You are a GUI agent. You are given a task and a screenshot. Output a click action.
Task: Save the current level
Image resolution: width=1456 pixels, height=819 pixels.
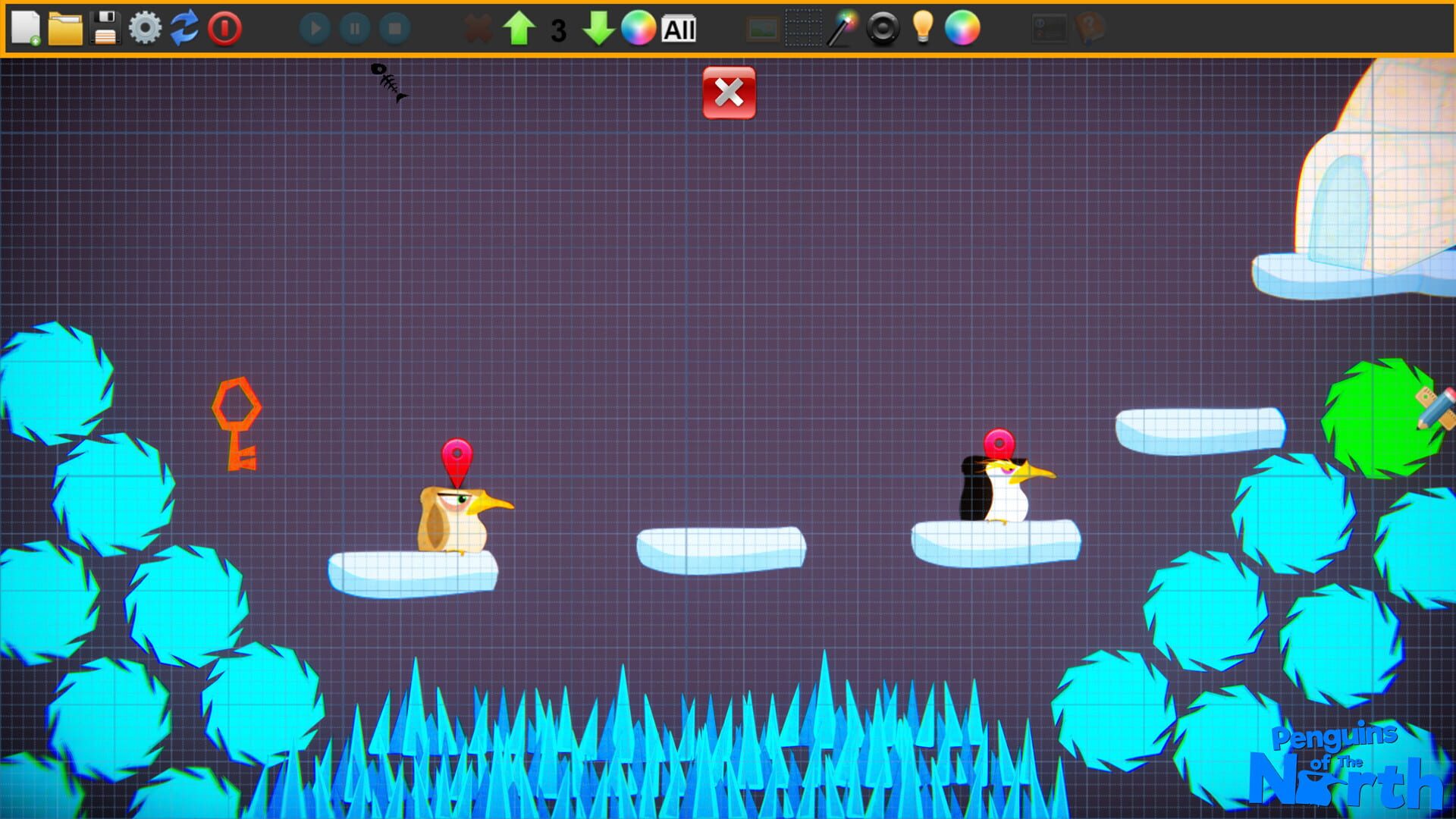[106, 29]
